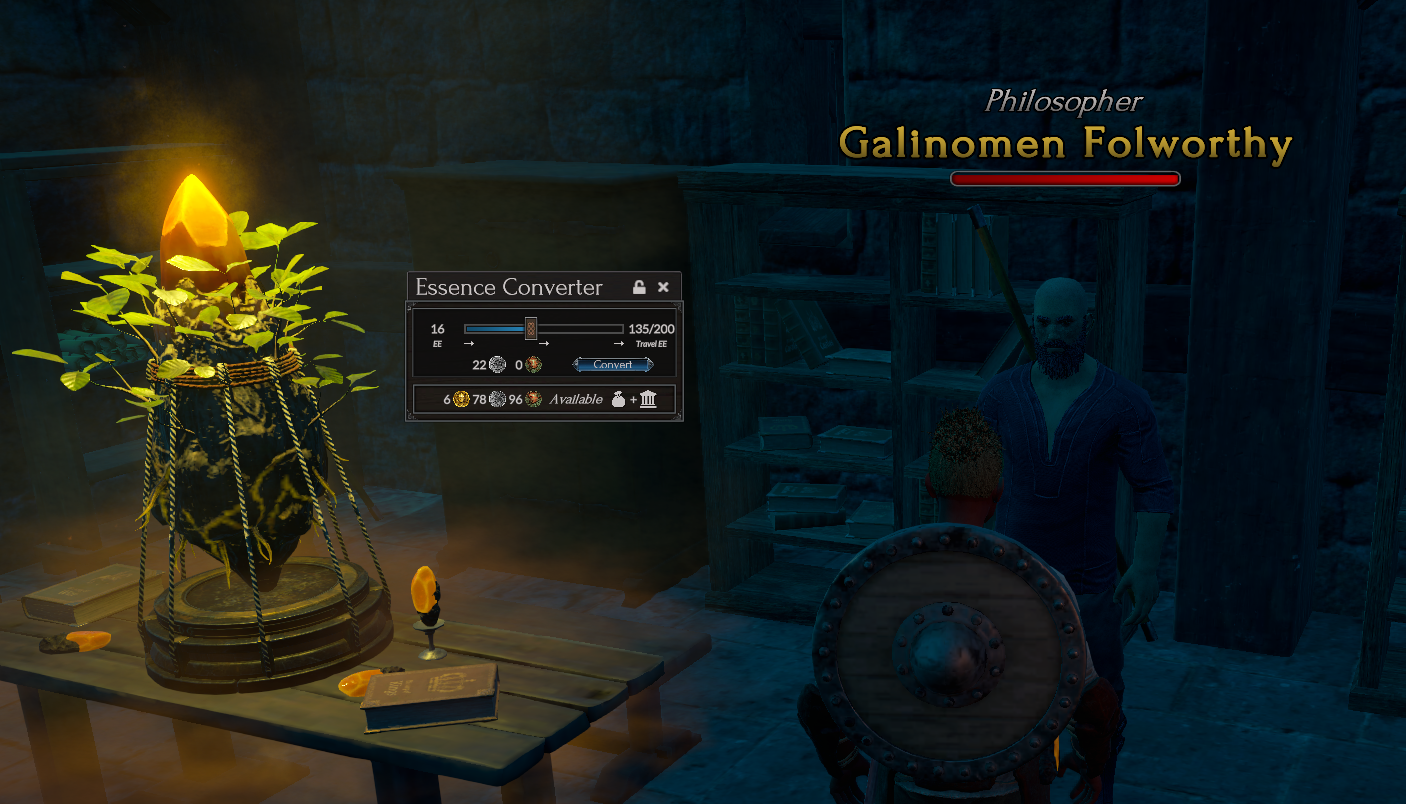Screen dimensions: 1406x804
Task: Toggle the Essence Converter window lock
Action: click(x=639, y=288)
